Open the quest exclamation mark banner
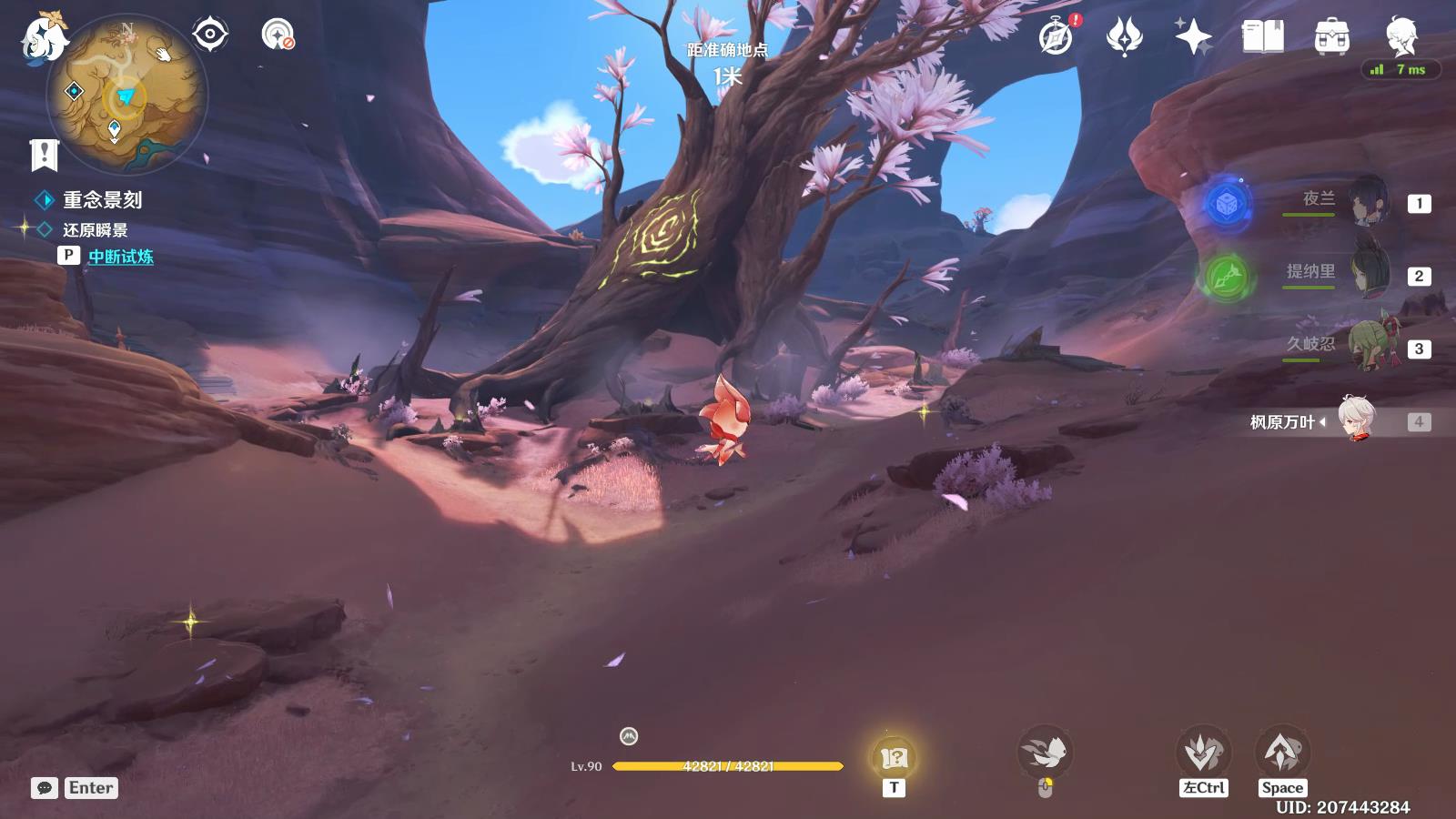1456x819 pixels. click(x=44, y=155)
